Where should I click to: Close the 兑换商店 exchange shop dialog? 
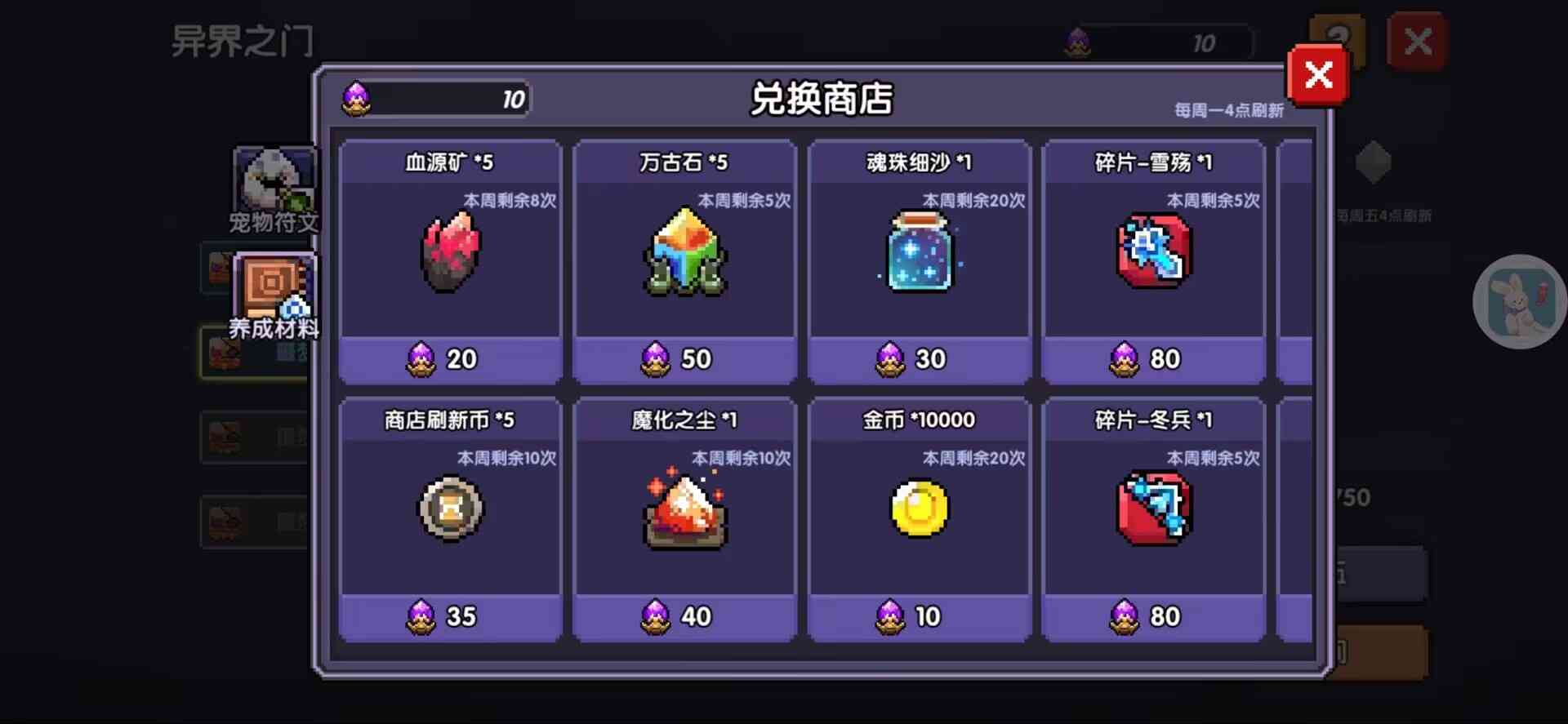[x=1317, y=75]
